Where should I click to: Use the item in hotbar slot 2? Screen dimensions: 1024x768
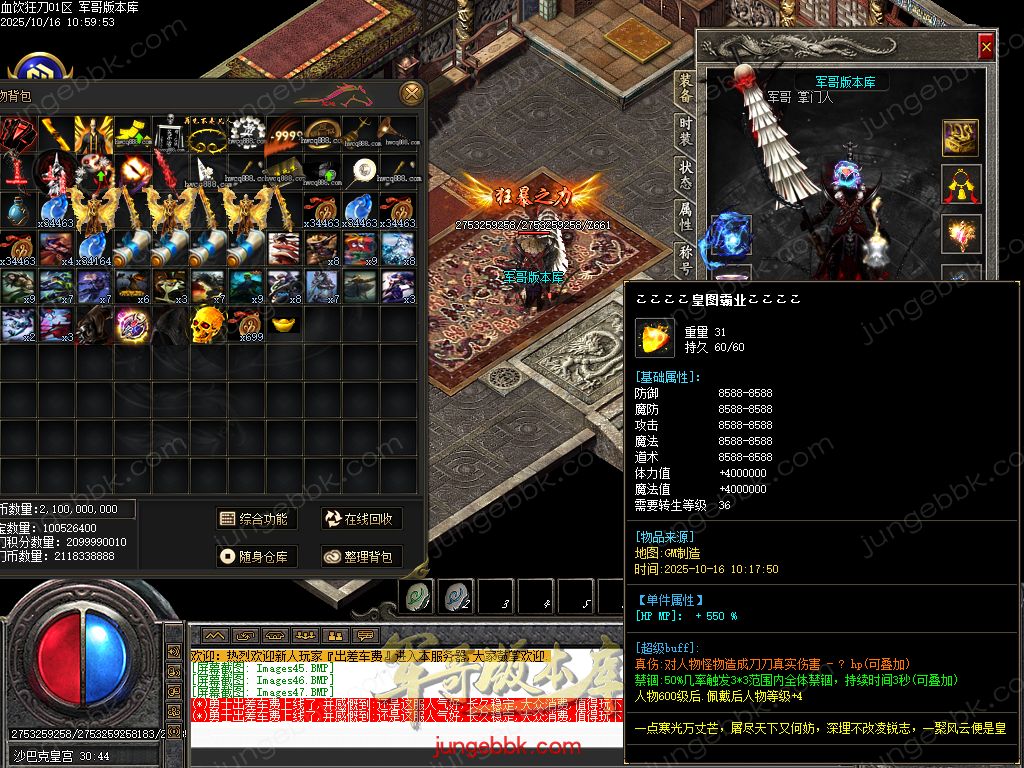tap(457, 596)
